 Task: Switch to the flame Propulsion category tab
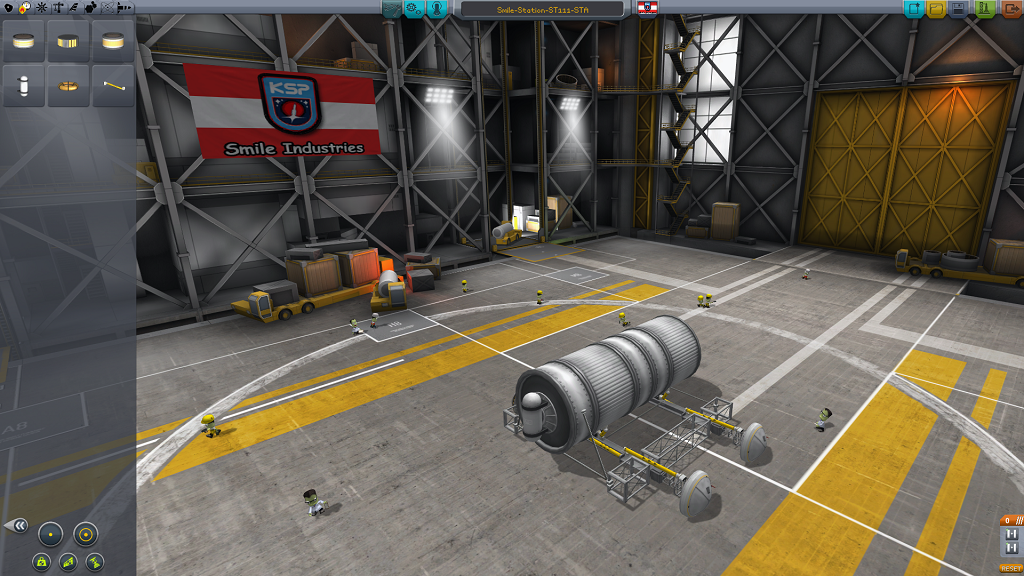[x=24, y=8]
